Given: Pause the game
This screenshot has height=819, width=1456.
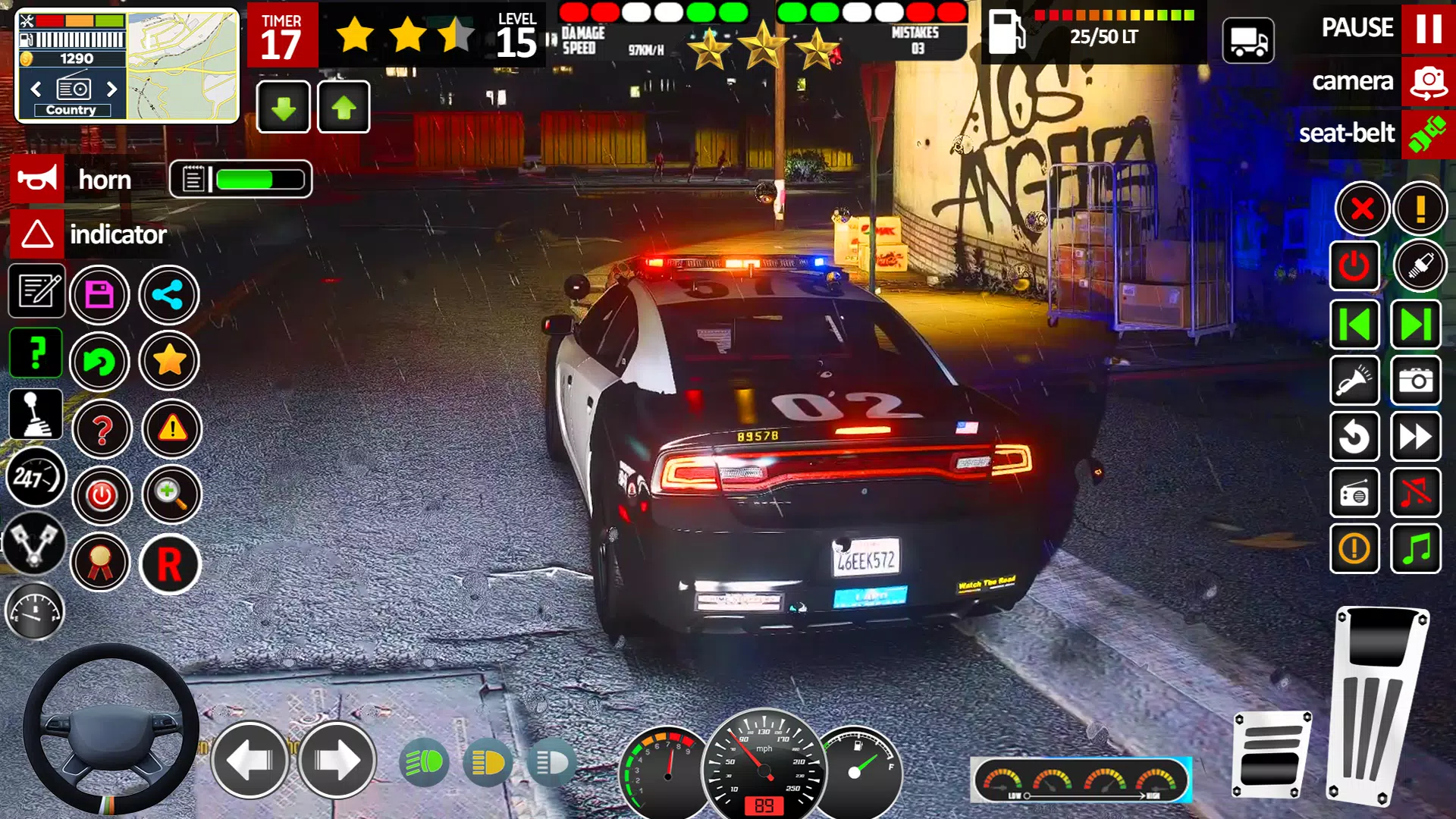Looking at the screenshot, I should coord(1428,30).
